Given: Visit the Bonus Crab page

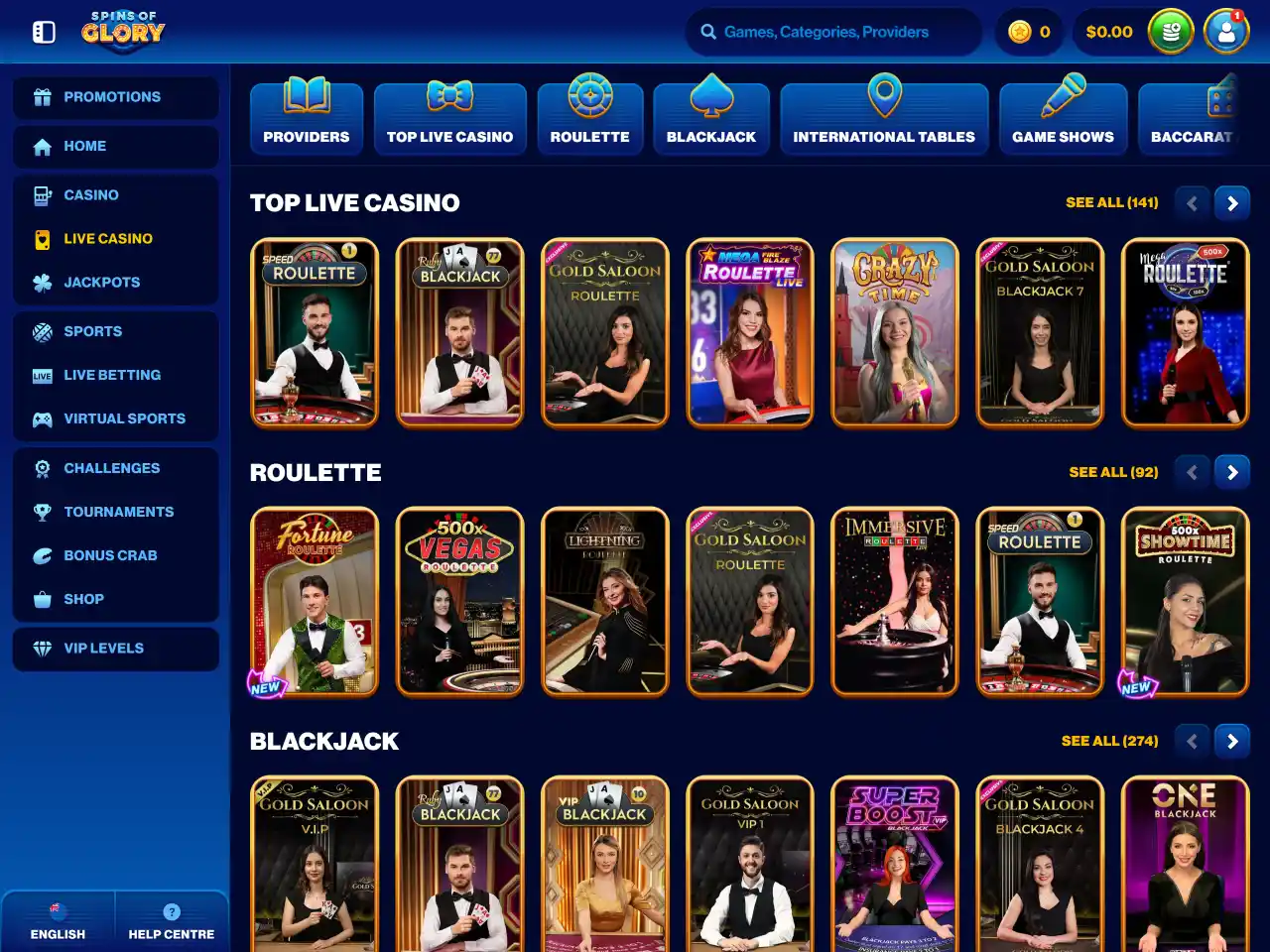Looking at the screenshot, I should point(110,555).
